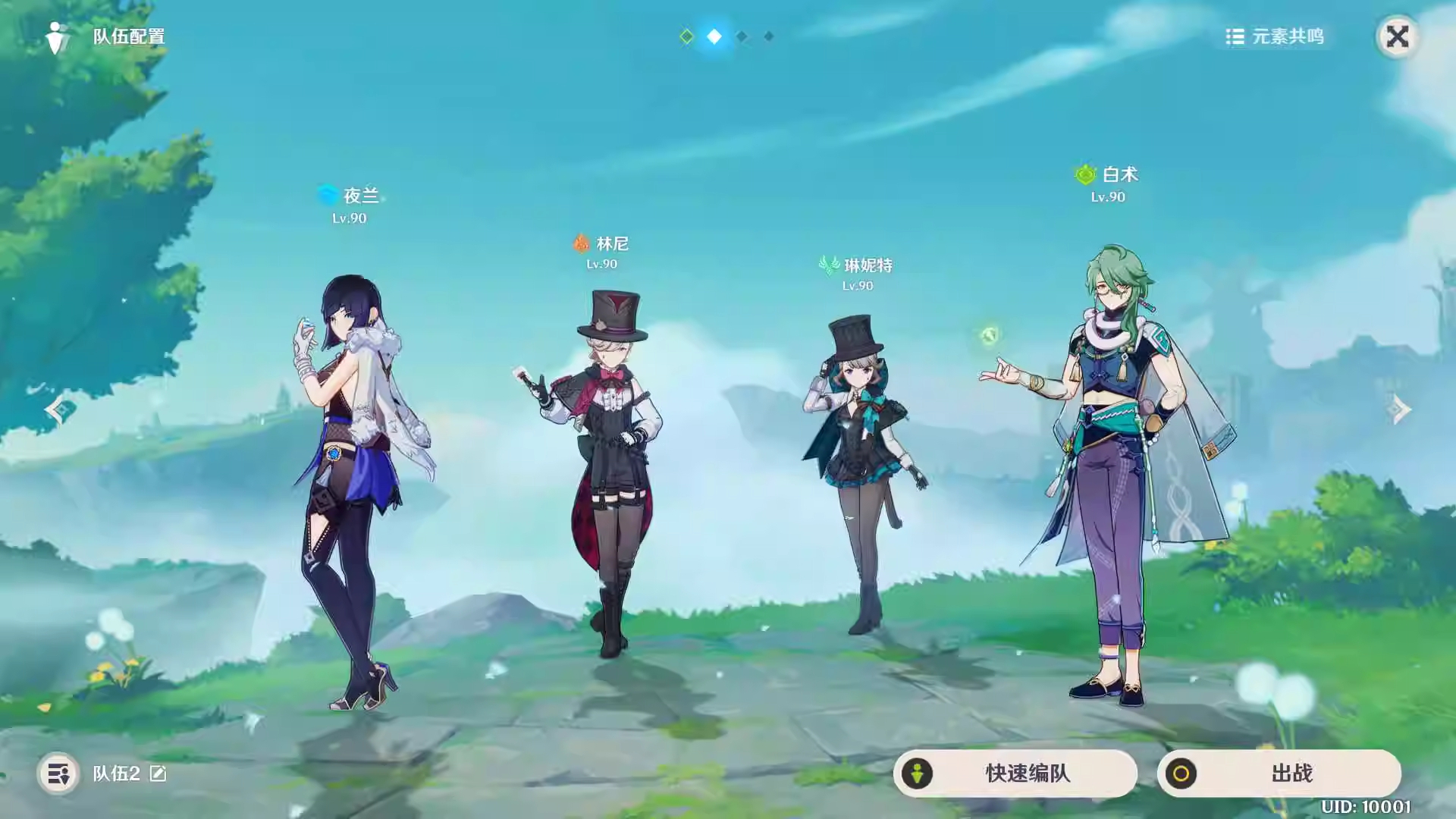The image size is (1456, 819).
Task: Click the Pyro element icon beside 林尼
Action: click(579, 244)
